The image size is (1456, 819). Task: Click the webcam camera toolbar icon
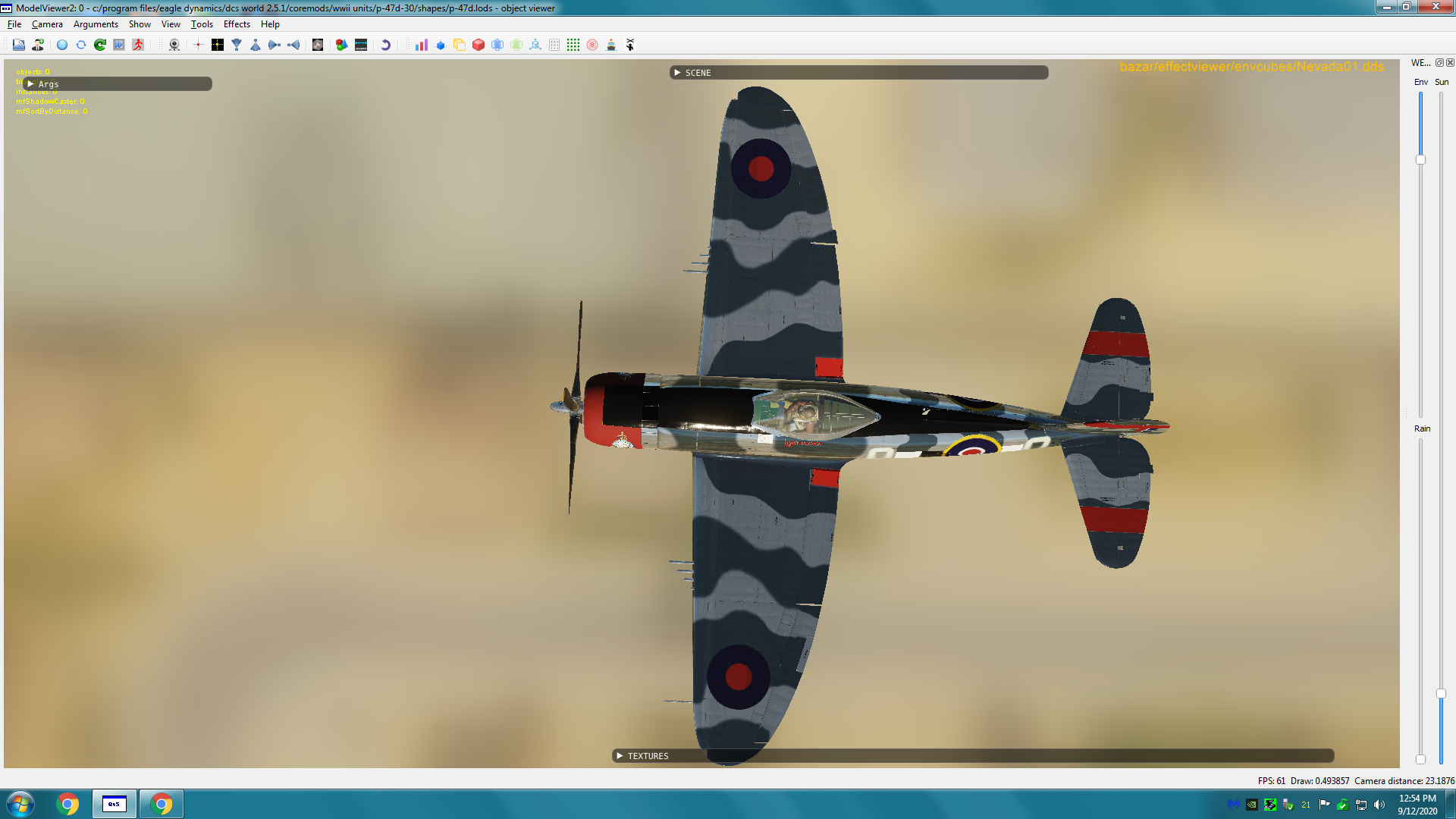pos(174,45)
